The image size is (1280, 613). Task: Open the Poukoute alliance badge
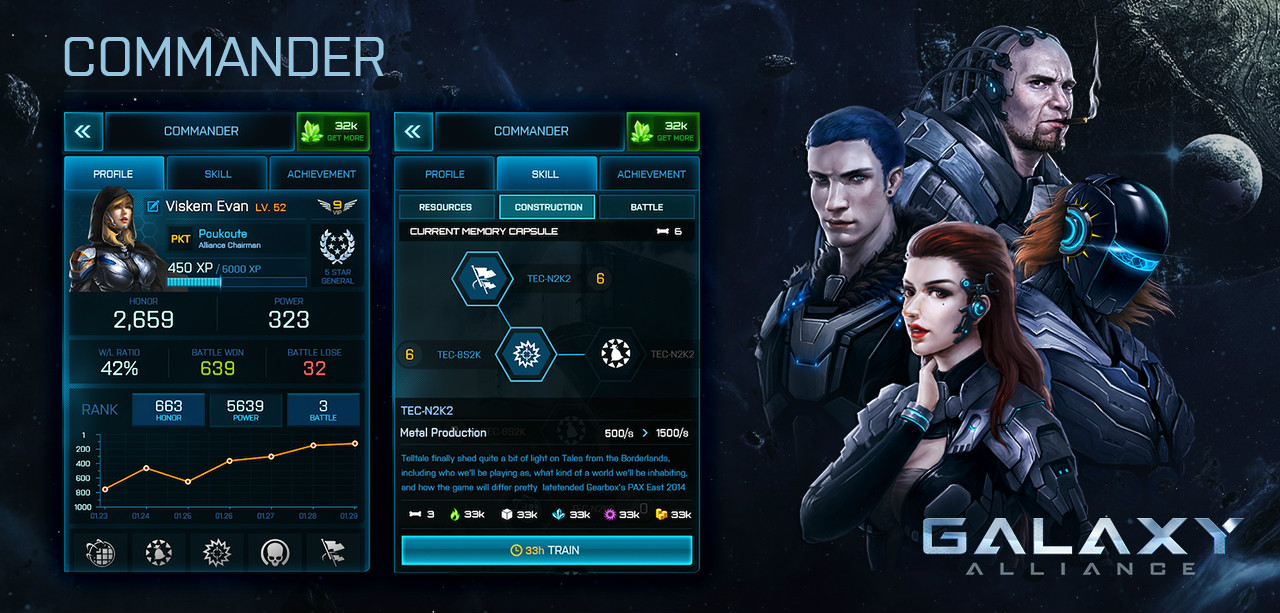pos(181,239)
